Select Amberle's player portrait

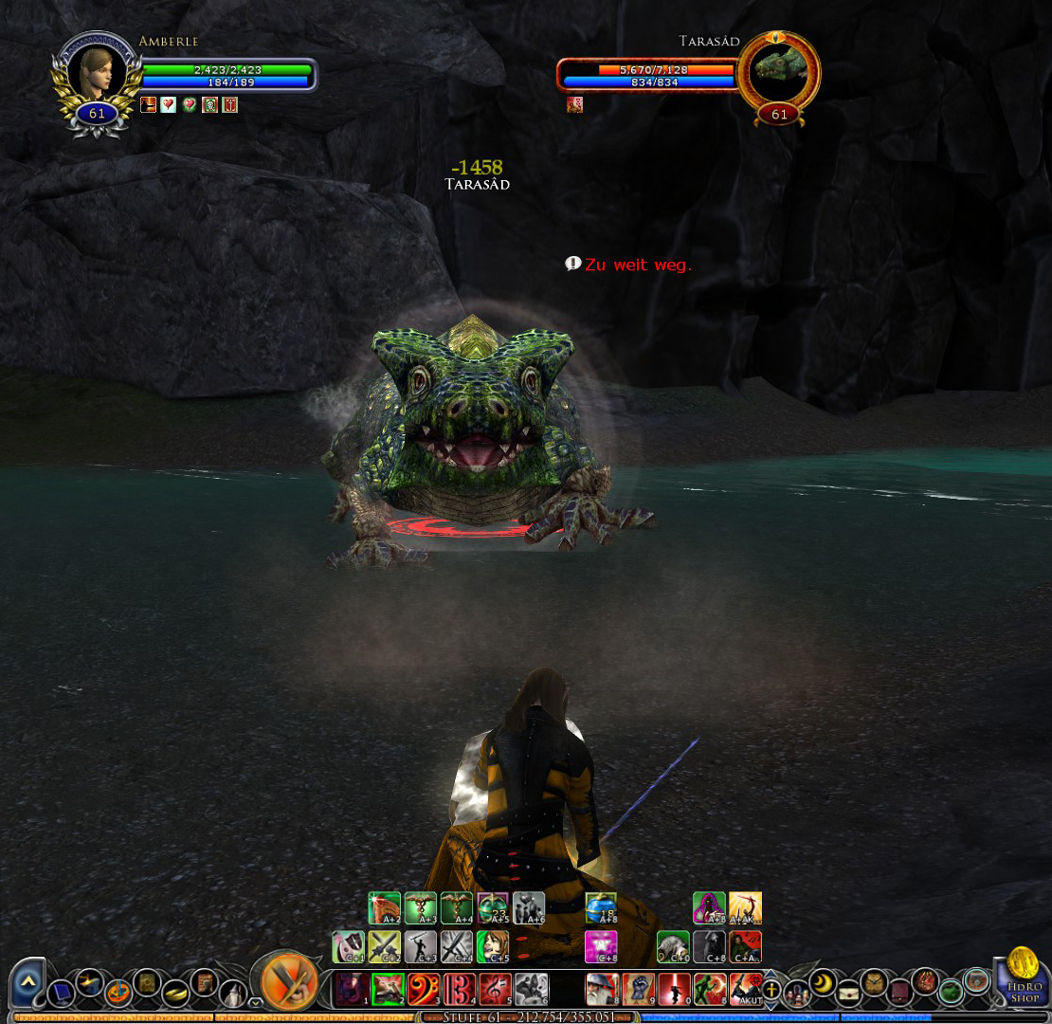point(97,73)
